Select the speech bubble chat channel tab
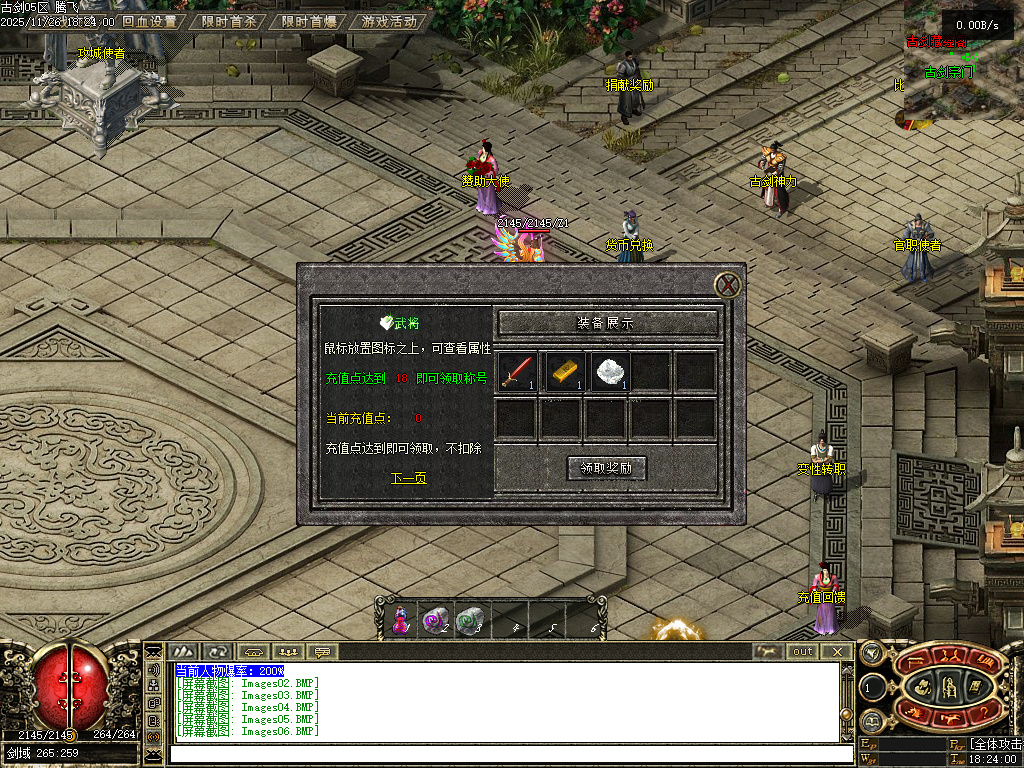The height and width of the screenshot is (768, 1024). tap(322, 652)
